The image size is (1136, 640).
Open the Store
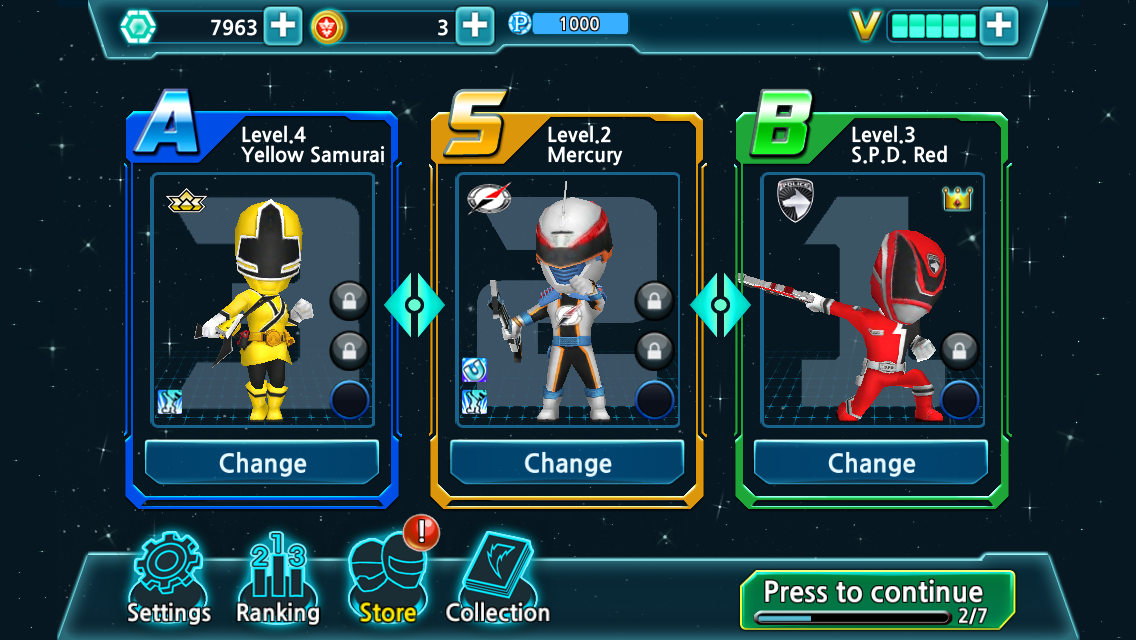click(387, 580)
